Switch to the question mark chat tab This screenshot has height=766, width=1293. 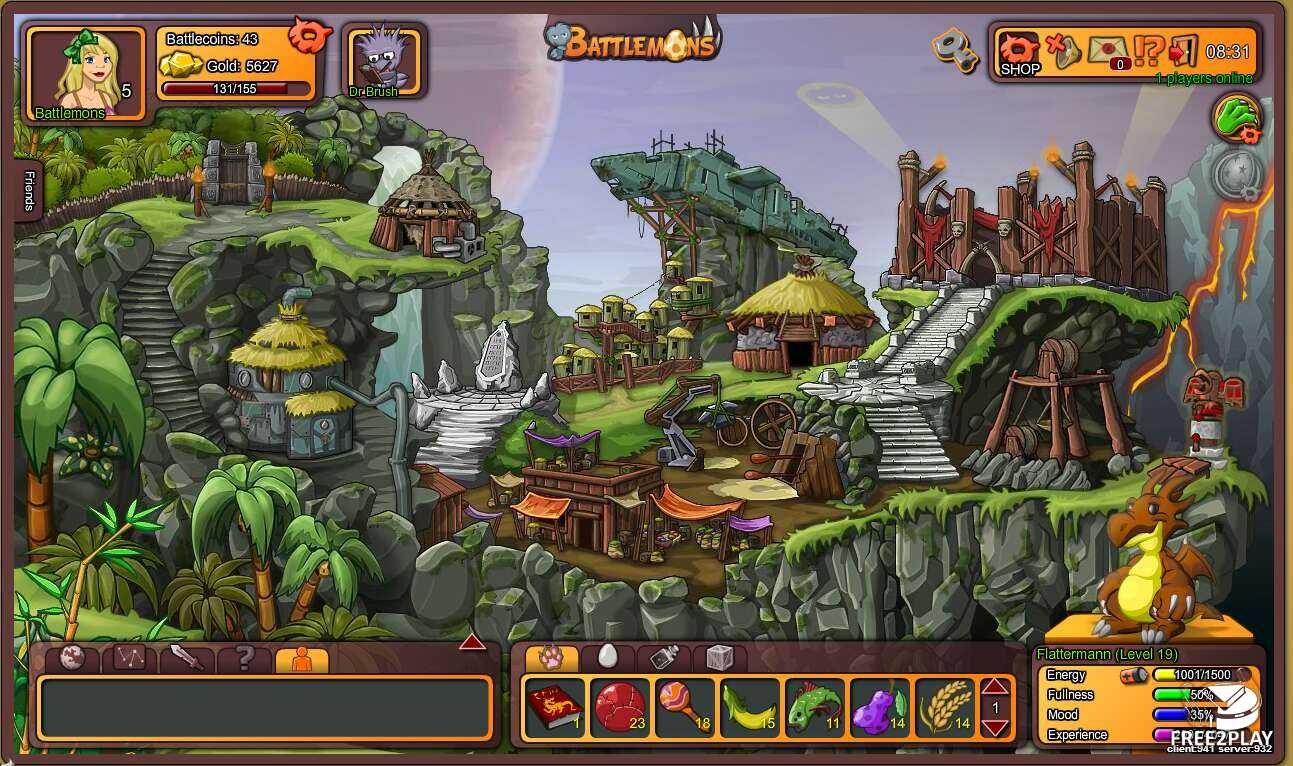(244, 658)
